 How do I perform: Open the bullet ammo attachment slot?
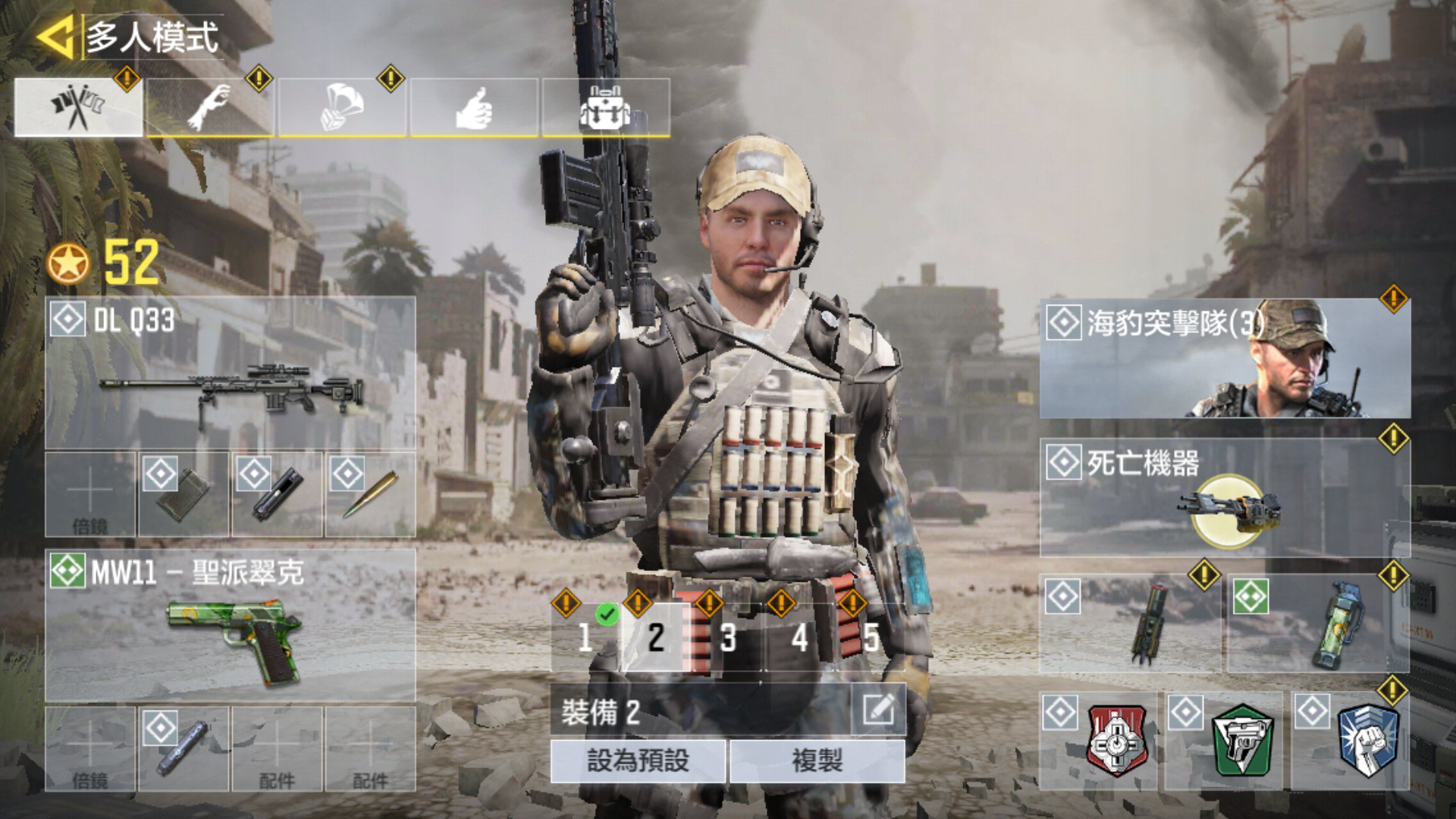point(370,494)
